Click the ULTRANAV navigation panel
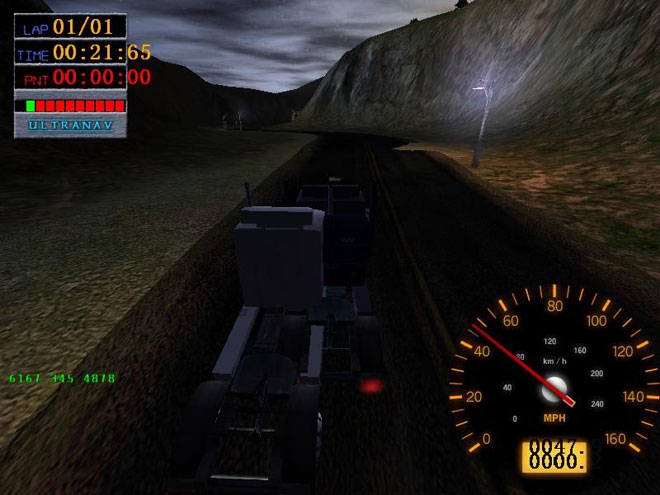The height and width of the screenshot is (495, 660). coord(70,126)
